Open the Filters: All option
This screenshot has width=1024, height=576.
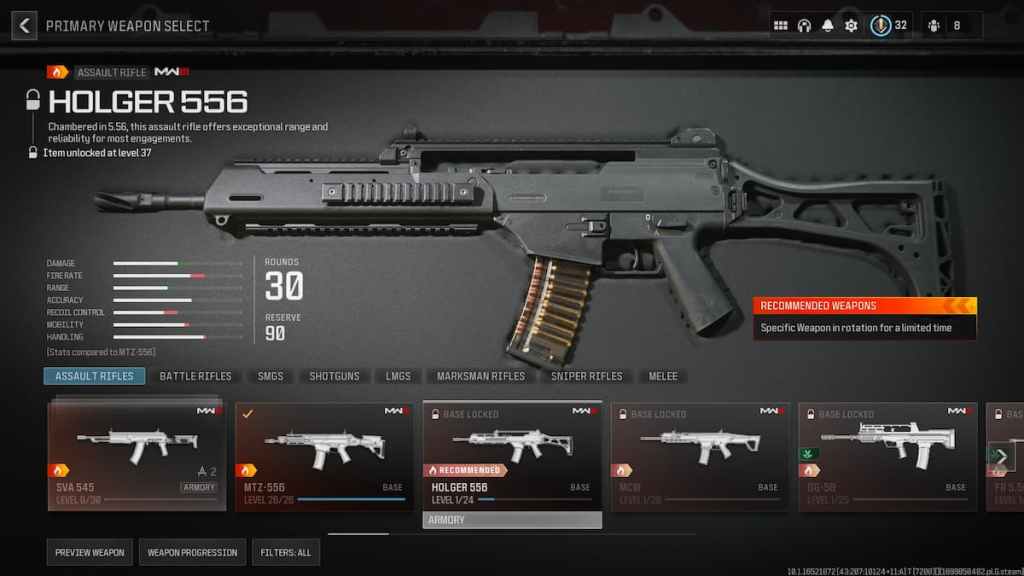(286, 552)
